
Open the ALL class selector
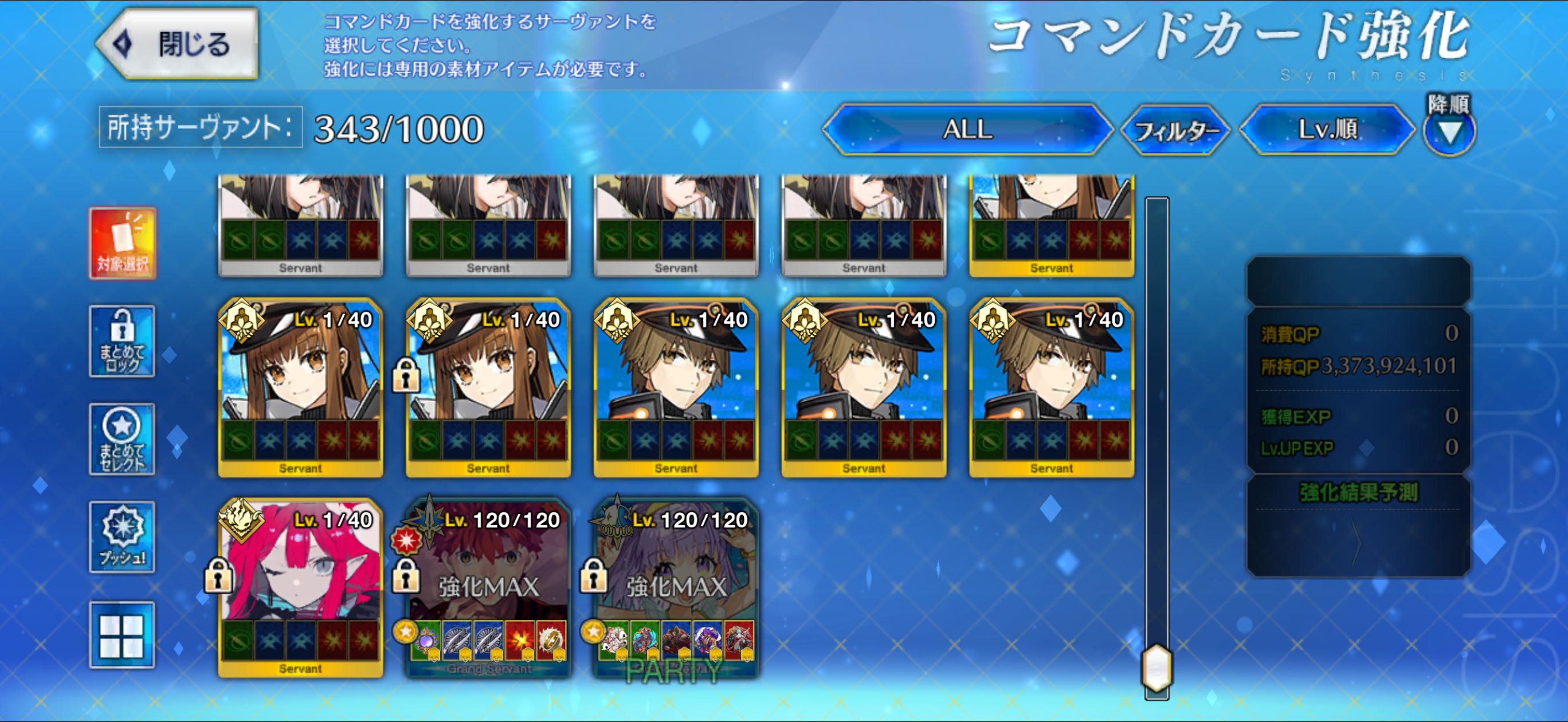coord(967,130)
